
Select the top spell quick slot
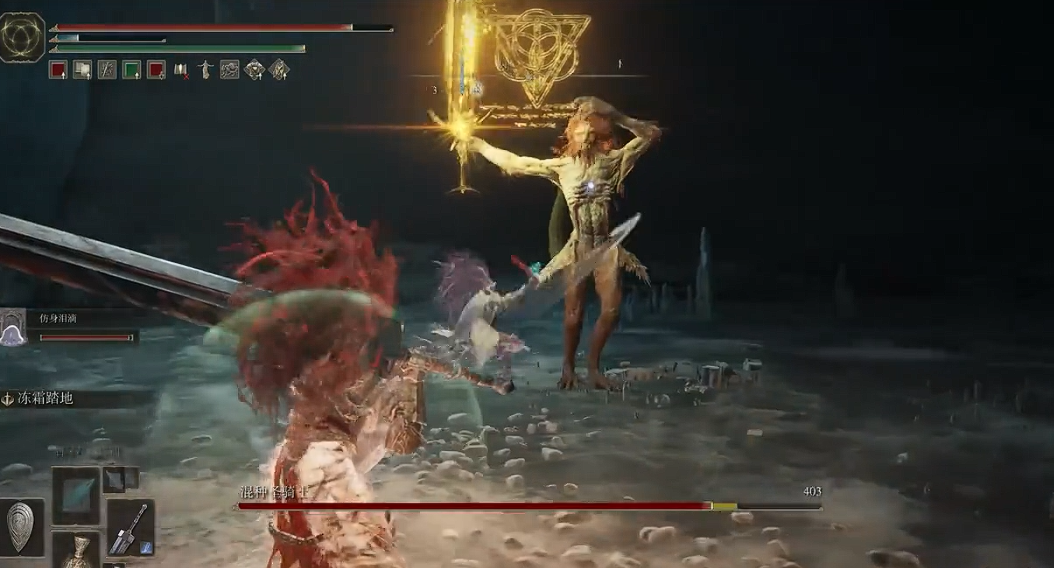76,495
